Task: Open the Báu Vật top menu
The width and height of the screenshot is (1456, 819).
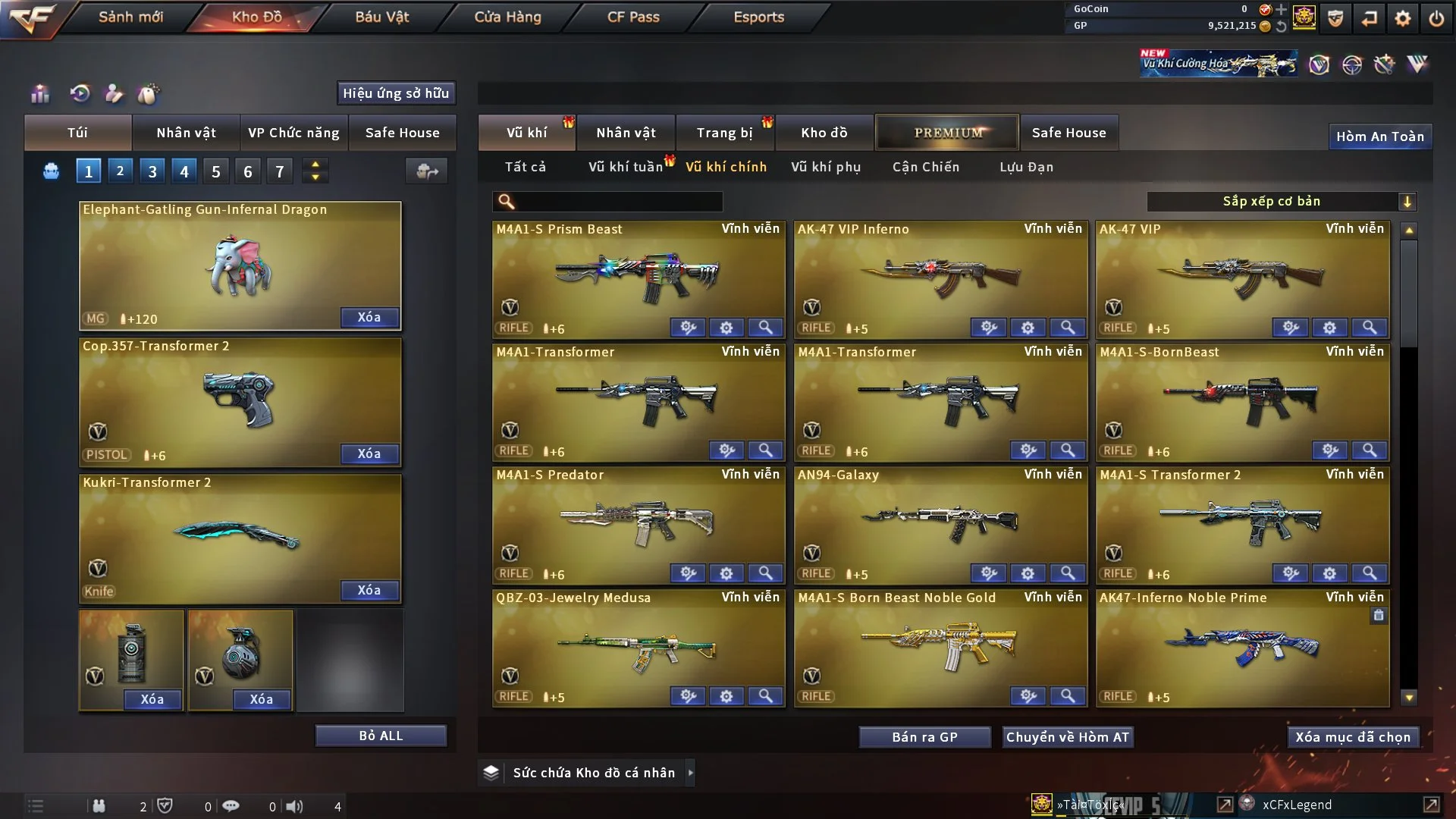Action: click(x=381, y=17)
